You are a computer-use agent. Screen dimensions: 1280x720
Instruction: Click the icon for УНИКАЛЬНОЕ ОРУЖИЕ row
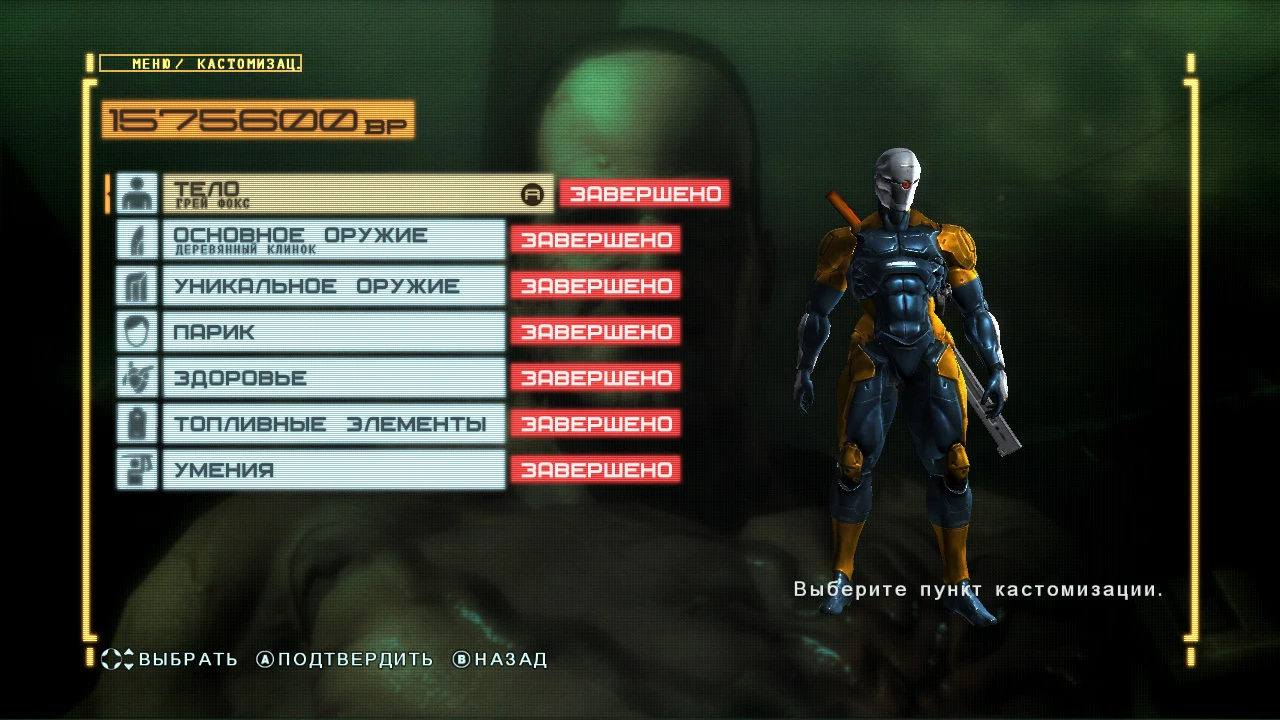point(138,286)
